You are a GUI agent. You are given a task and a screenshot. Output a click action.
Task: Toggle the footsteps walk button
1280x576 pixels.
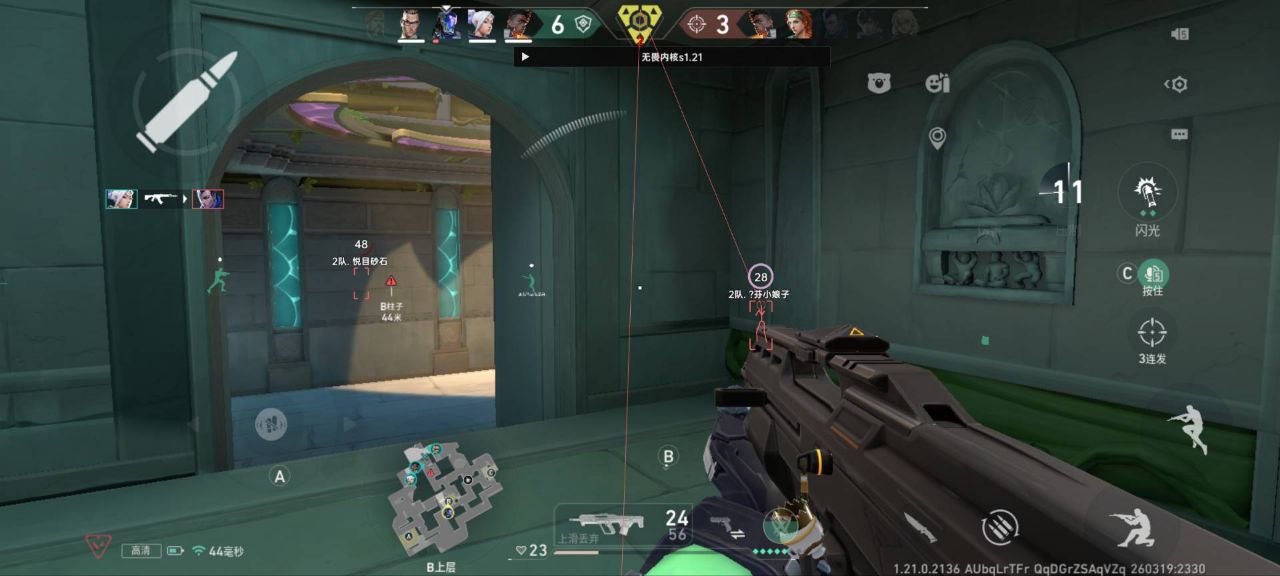(x=271, y=423)
